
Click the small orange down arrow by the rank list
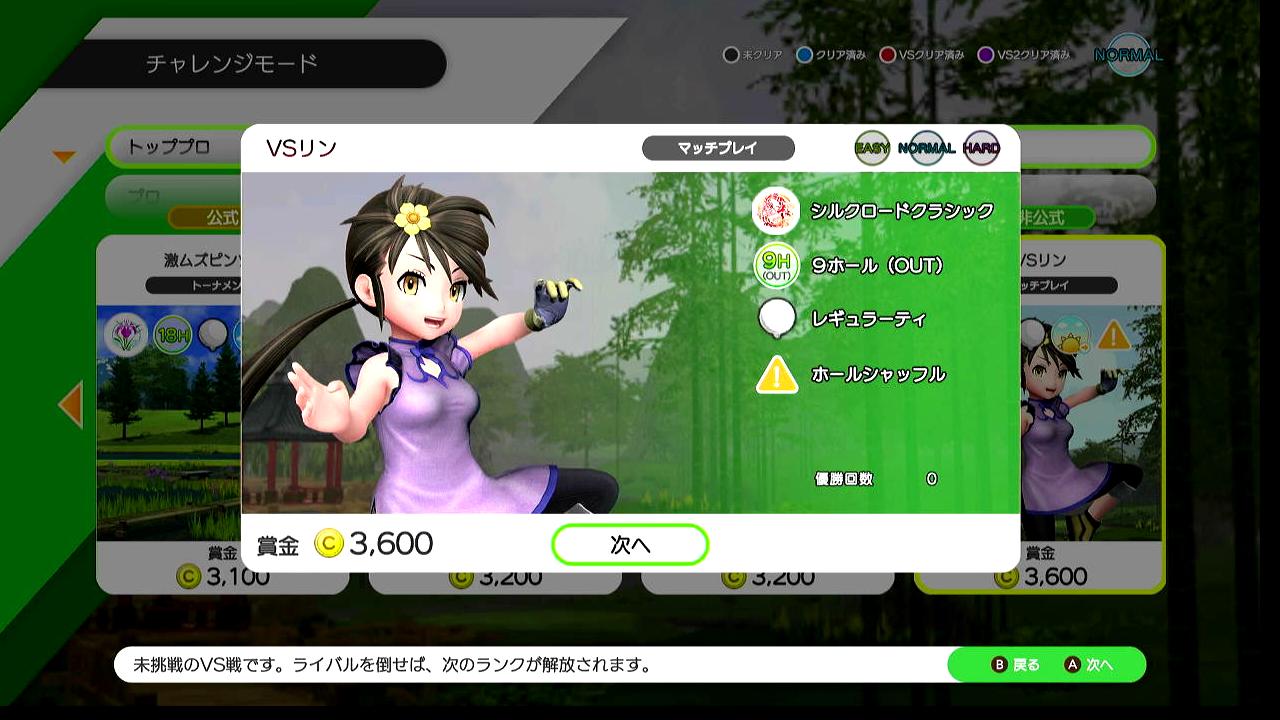click(x=64, y=157)
